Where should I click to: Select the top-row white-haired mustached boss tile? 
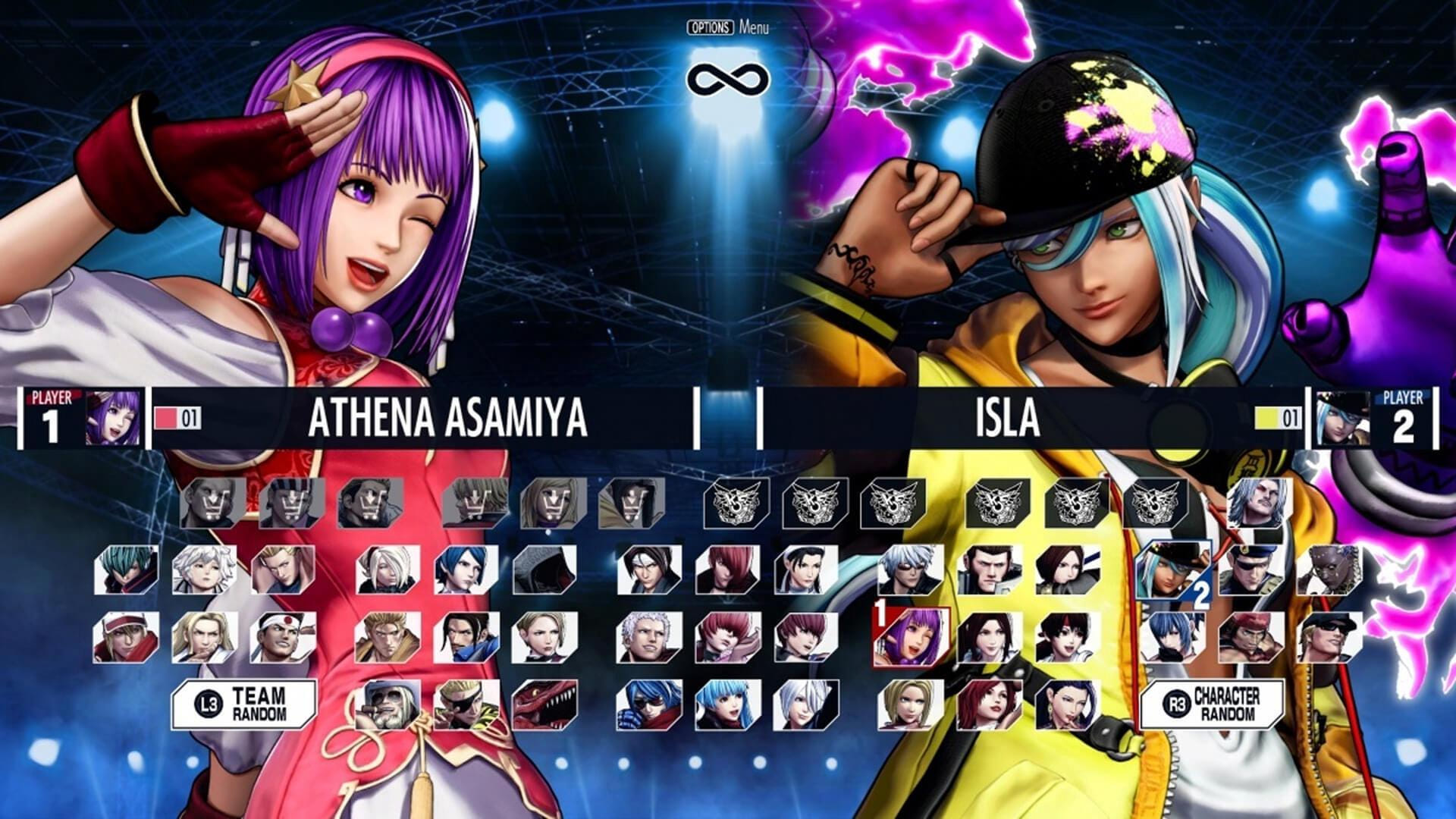pos(1260,503)
